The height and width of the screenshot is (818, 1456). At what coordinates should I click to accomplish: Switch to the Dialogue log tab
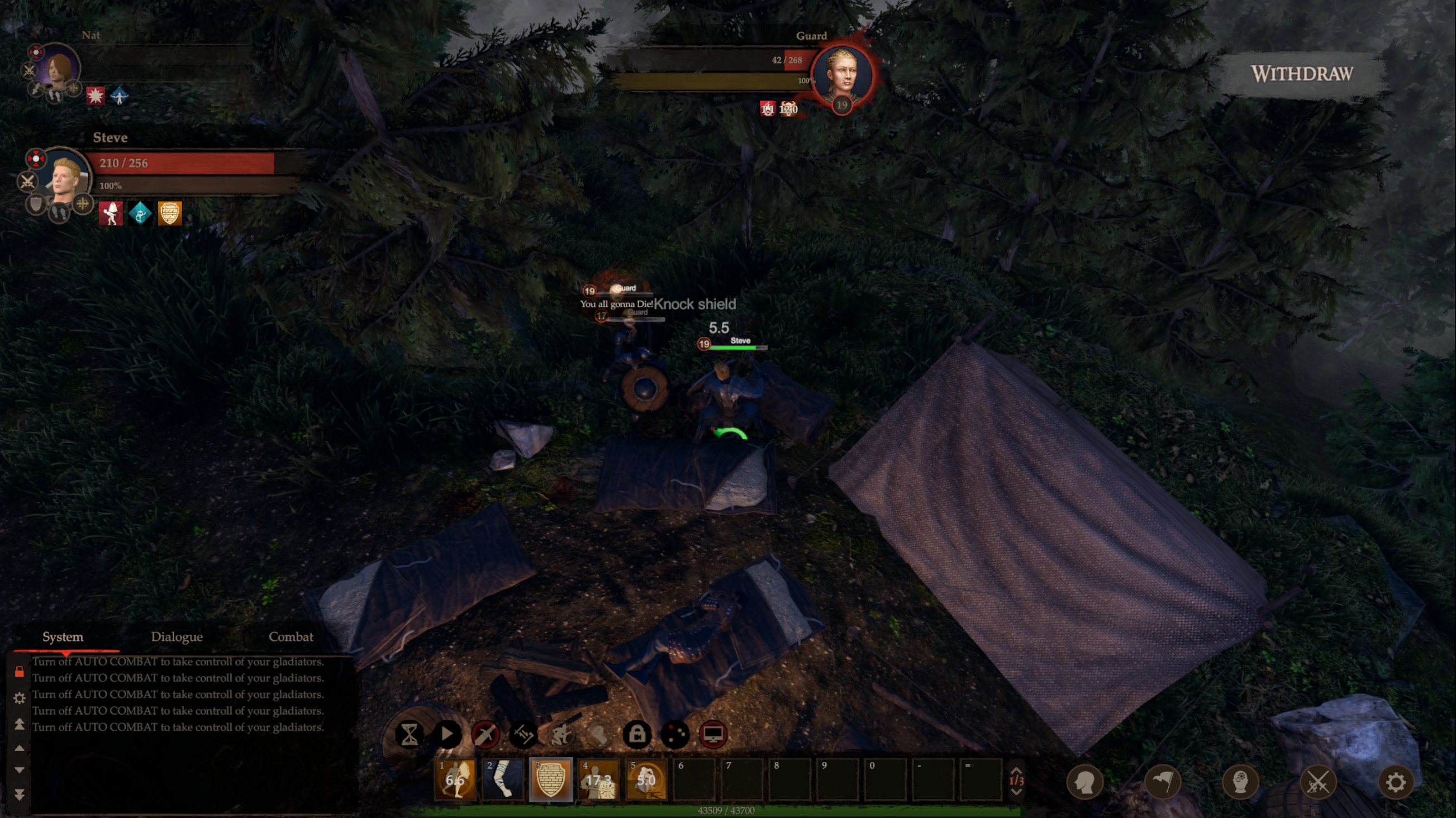(x=177, y=637)
